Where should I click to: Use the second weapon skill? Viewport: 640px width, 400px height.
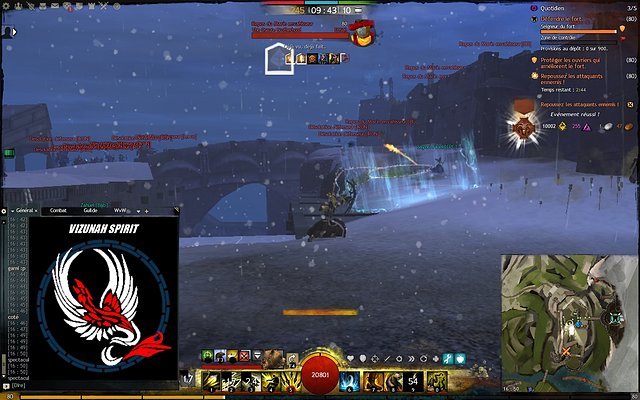click(232, 380)
